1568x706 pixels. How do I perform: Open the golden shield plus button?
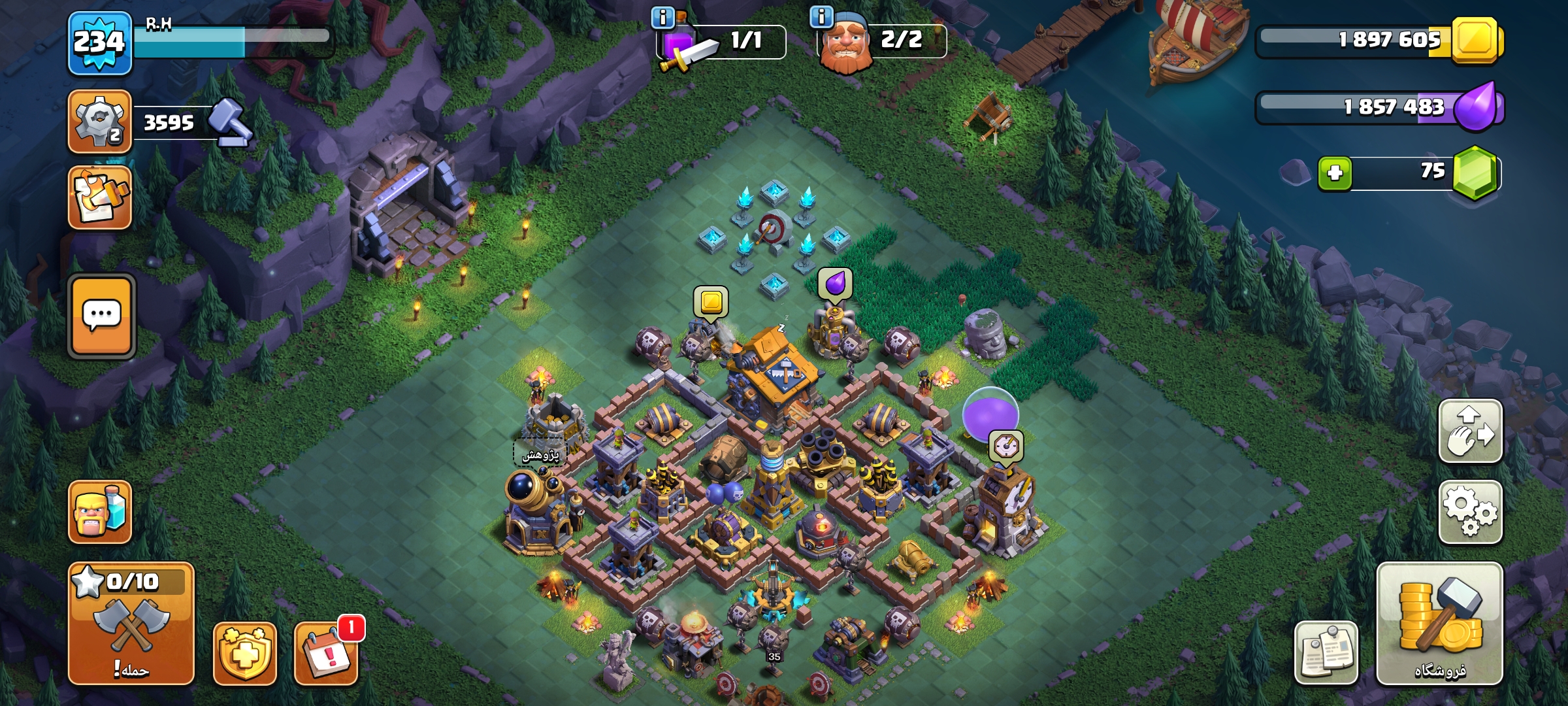click(245, 653)
